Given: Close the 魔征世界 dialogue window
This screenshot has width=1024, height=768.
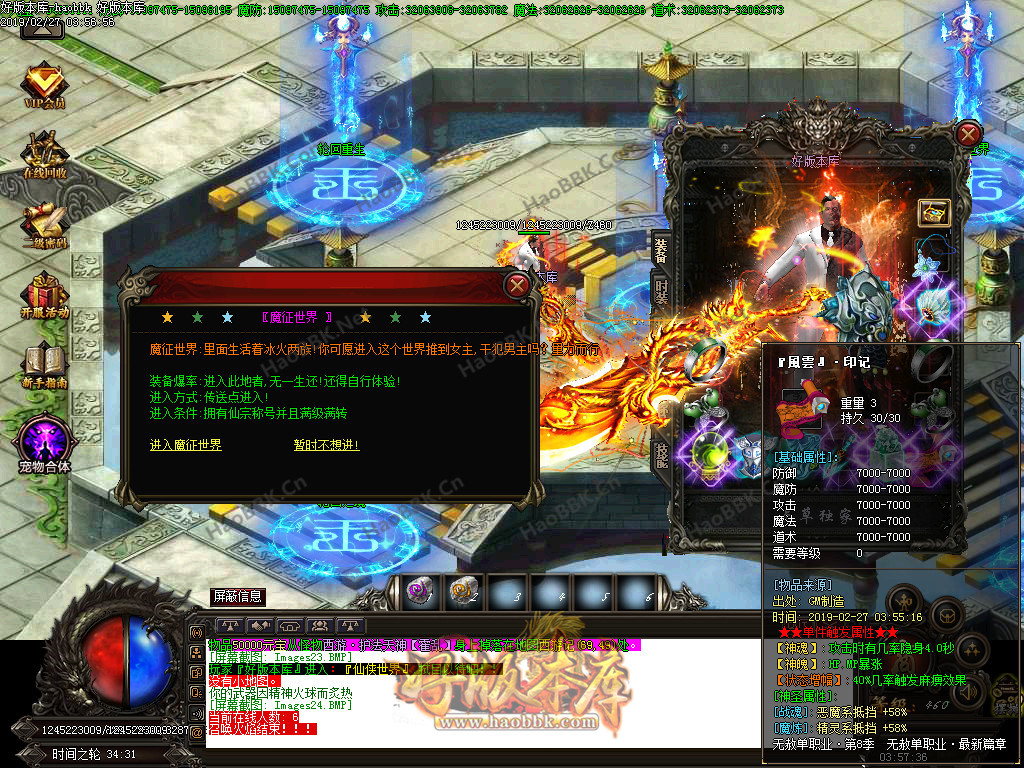Looking at the screenshot, I should tap(517, 286).
